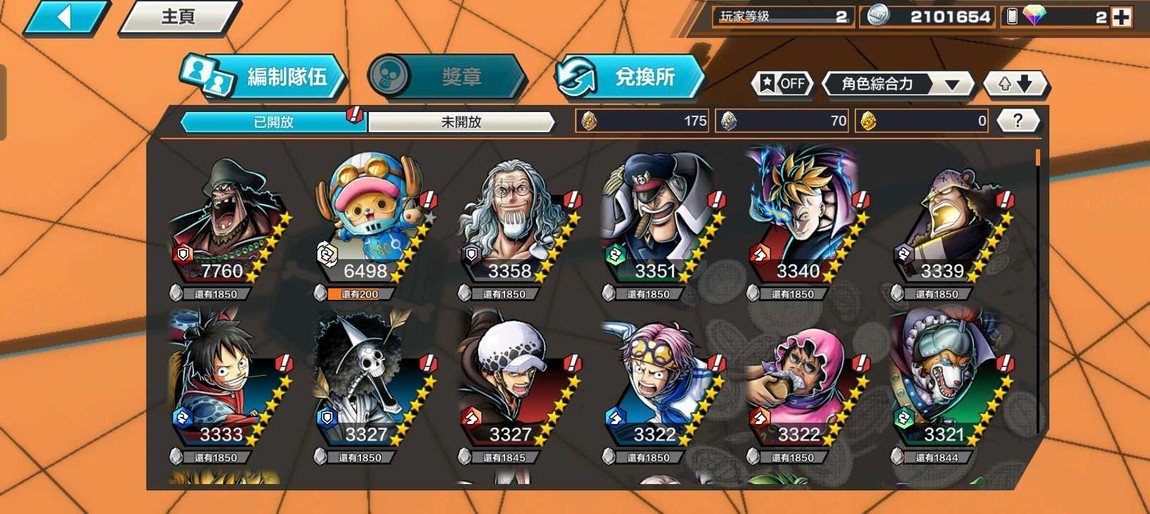Image resolution: width=1150 pixels, height=514 pixels.
Task: Toggle ascending/descending sort order arrows
Action: (1015, 84)
